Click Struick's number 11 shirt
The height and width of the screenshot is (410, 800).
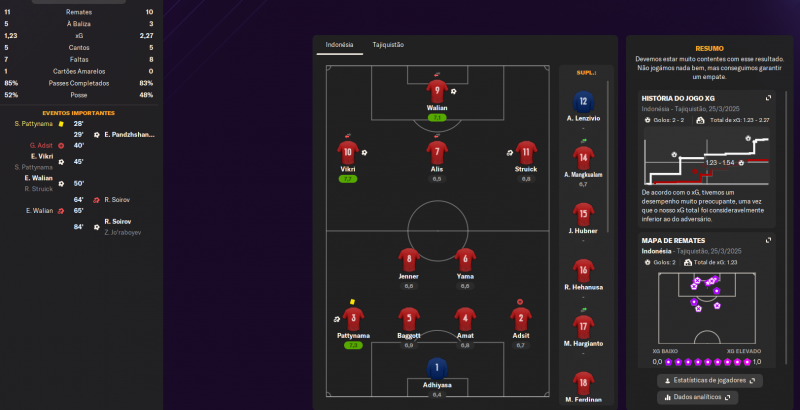click(x=526, y=152)
